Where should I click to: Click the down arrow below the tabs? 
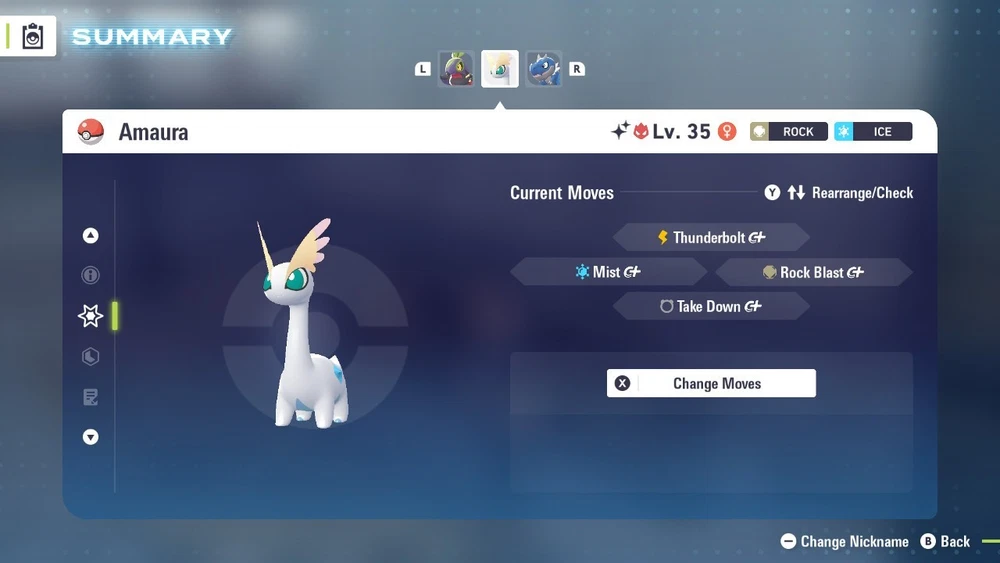click(91, 437)
